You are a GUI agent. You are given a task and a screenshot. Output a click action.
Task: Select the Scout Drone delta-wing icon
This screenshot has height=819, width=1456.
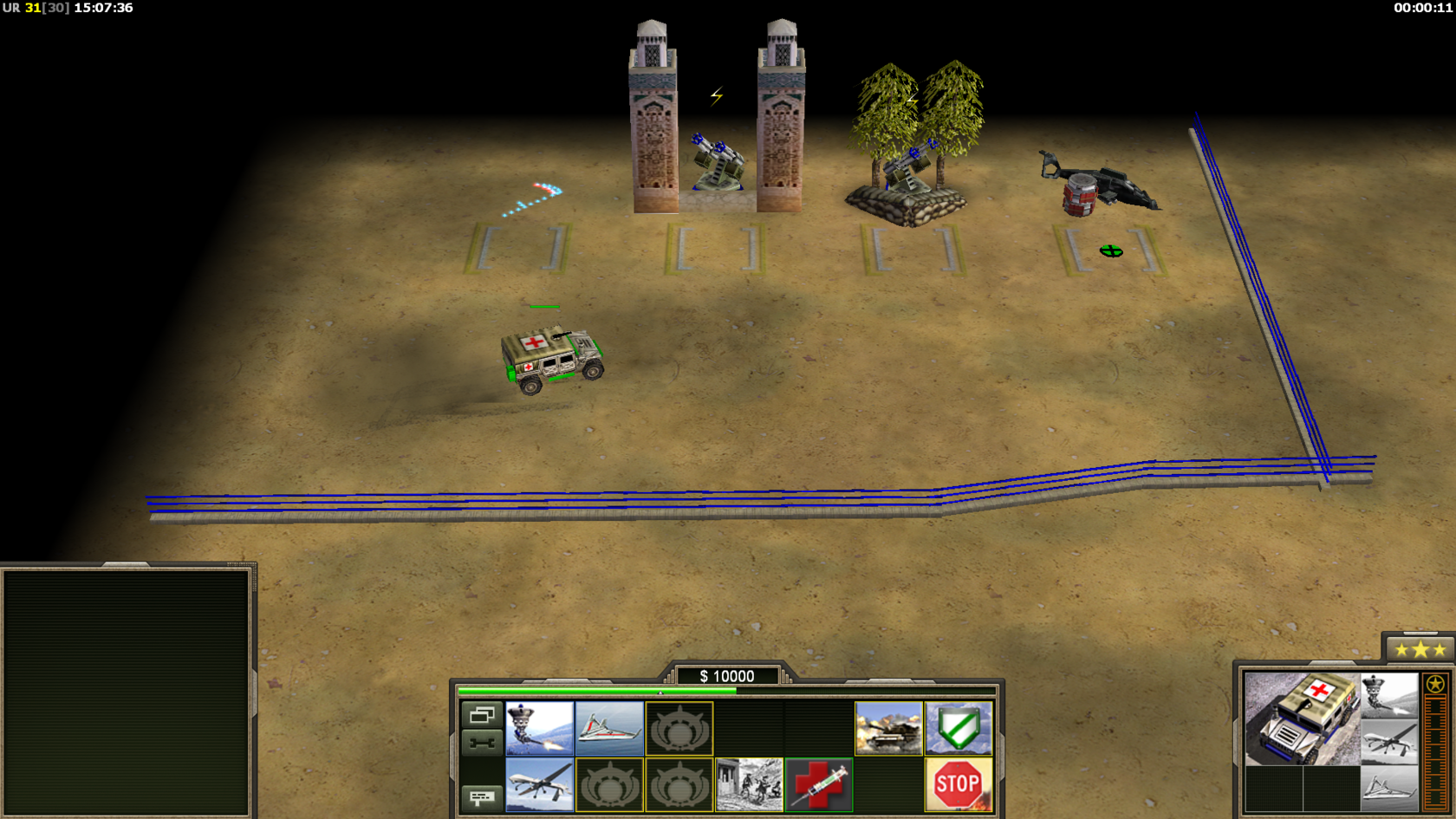click(x=609, y=728)
